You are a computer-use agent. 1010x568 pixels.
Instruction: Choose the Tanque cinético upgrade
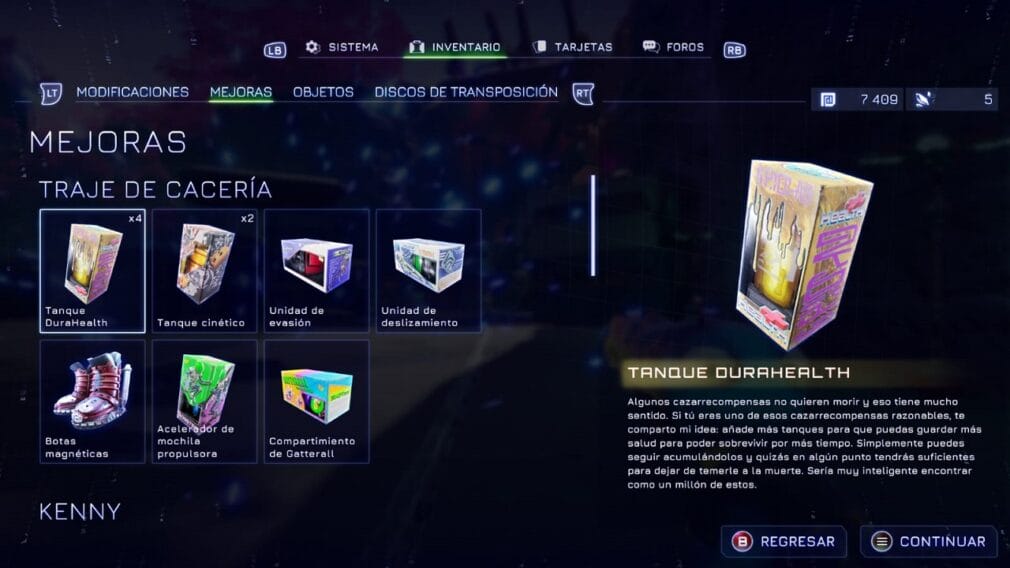click(x=205, y=270)
